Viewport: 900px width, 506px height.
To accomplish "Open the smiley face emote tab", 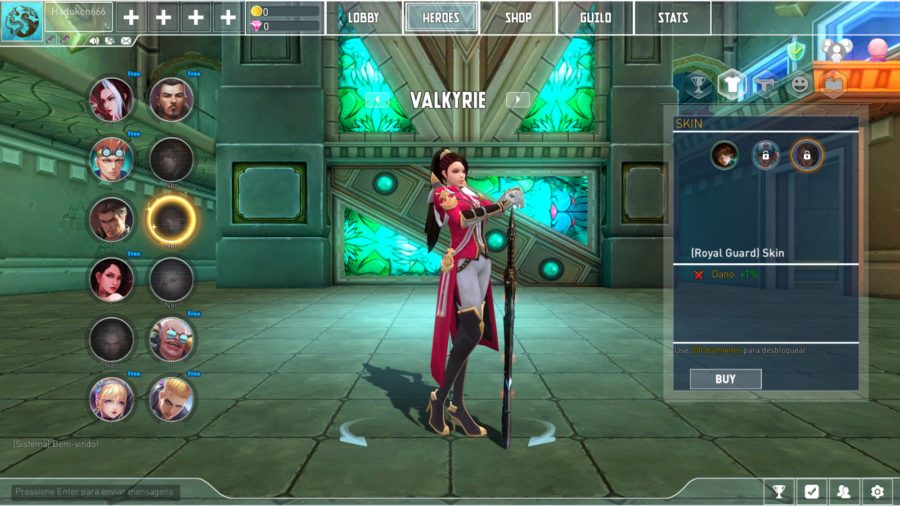I will click(799, 84).
